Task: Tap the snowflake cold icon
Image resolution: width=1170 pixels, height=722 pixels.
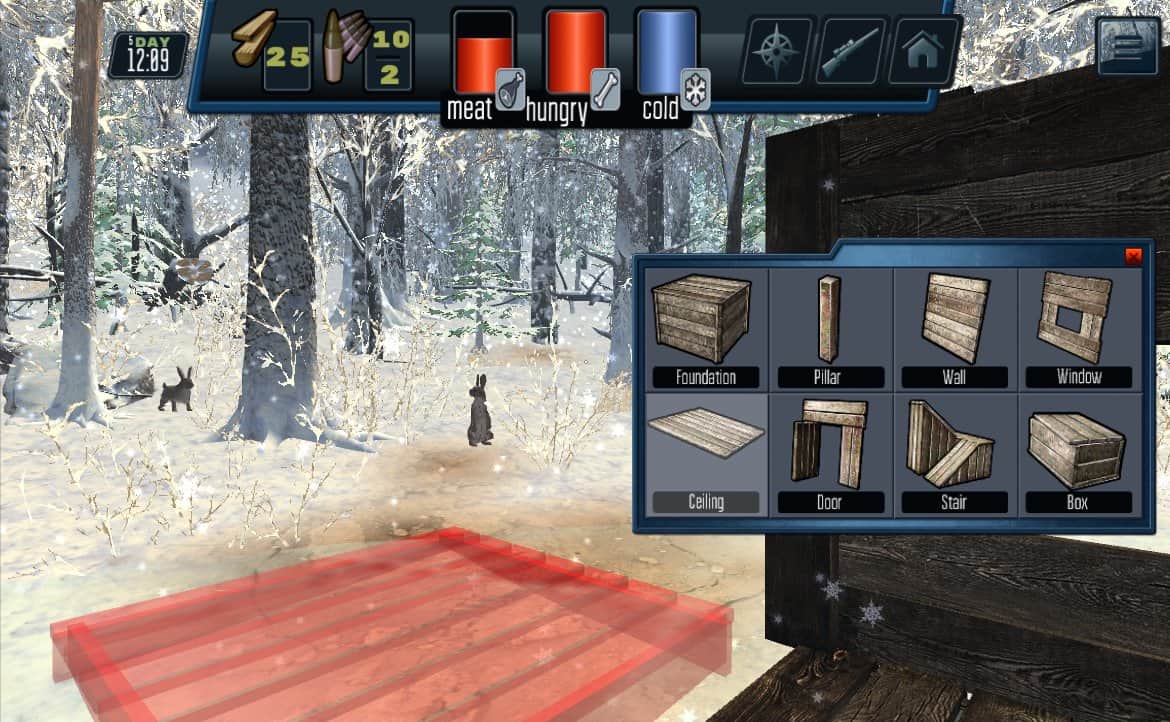Action: point(695,88)
